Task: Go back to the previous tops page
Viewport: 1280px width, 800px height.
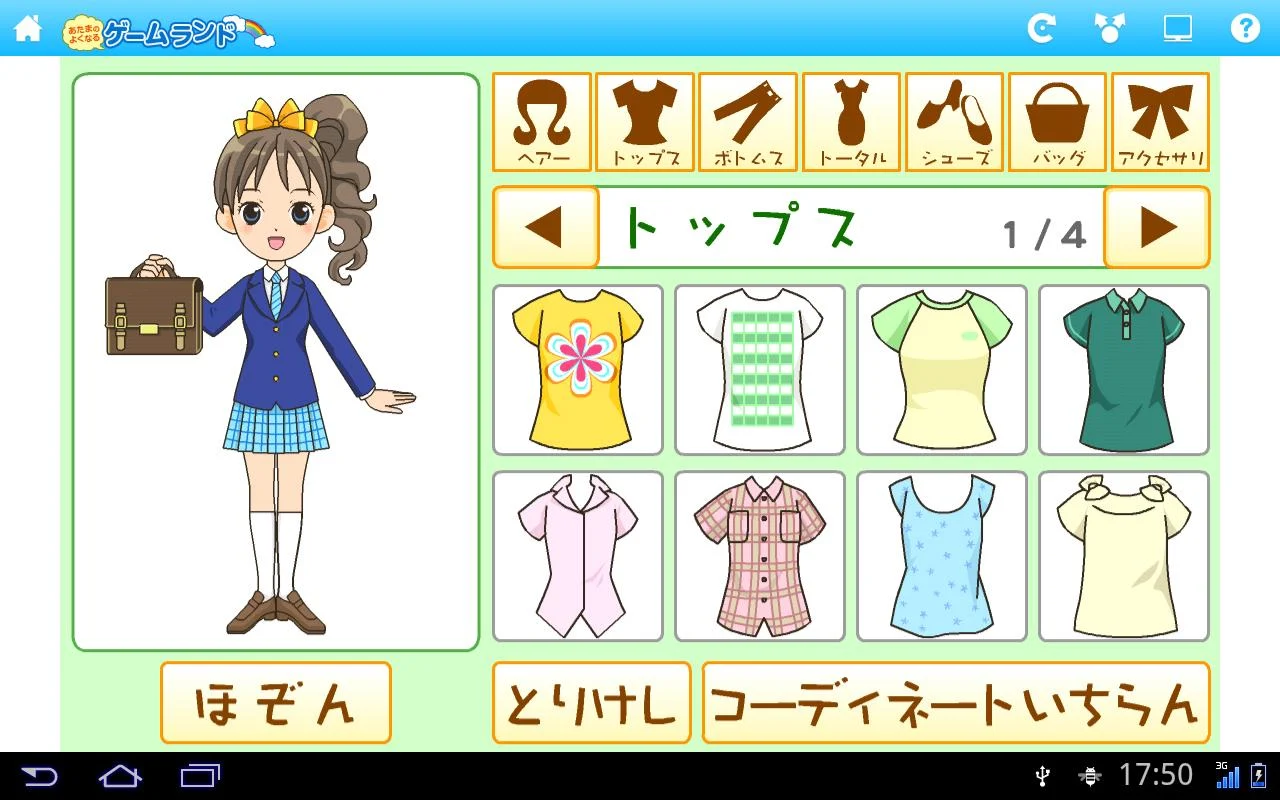Action: coord(545,227)
